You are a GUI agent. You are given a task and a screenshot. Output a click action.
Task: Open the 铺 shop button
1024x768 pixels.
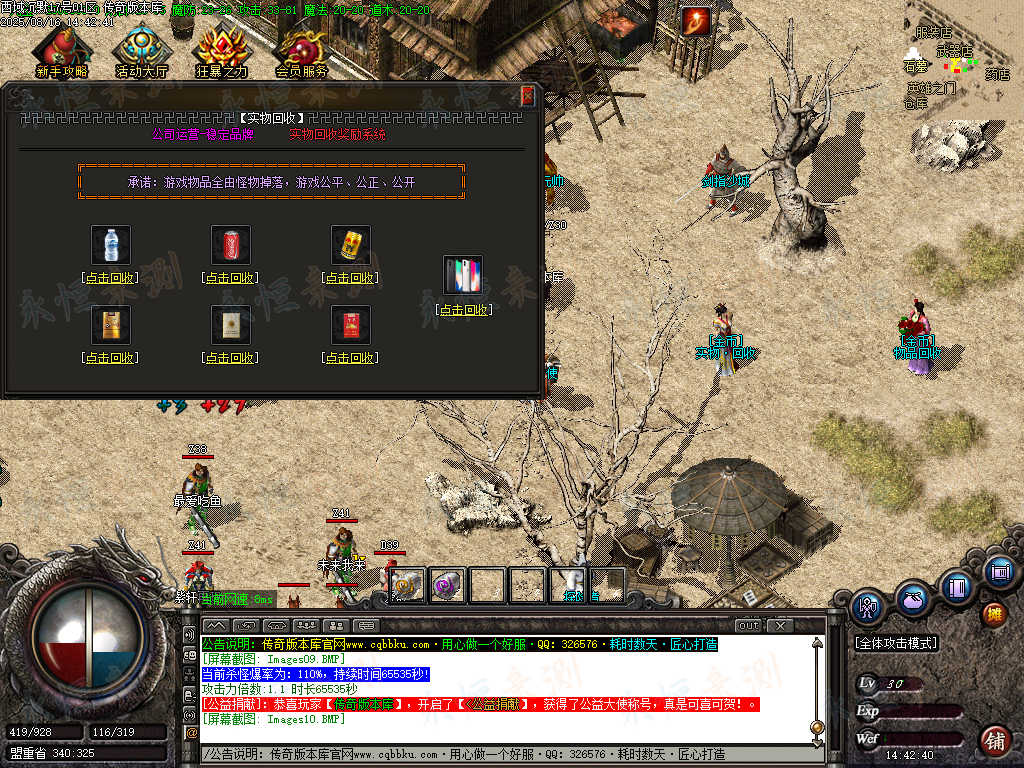coord(993,740)
